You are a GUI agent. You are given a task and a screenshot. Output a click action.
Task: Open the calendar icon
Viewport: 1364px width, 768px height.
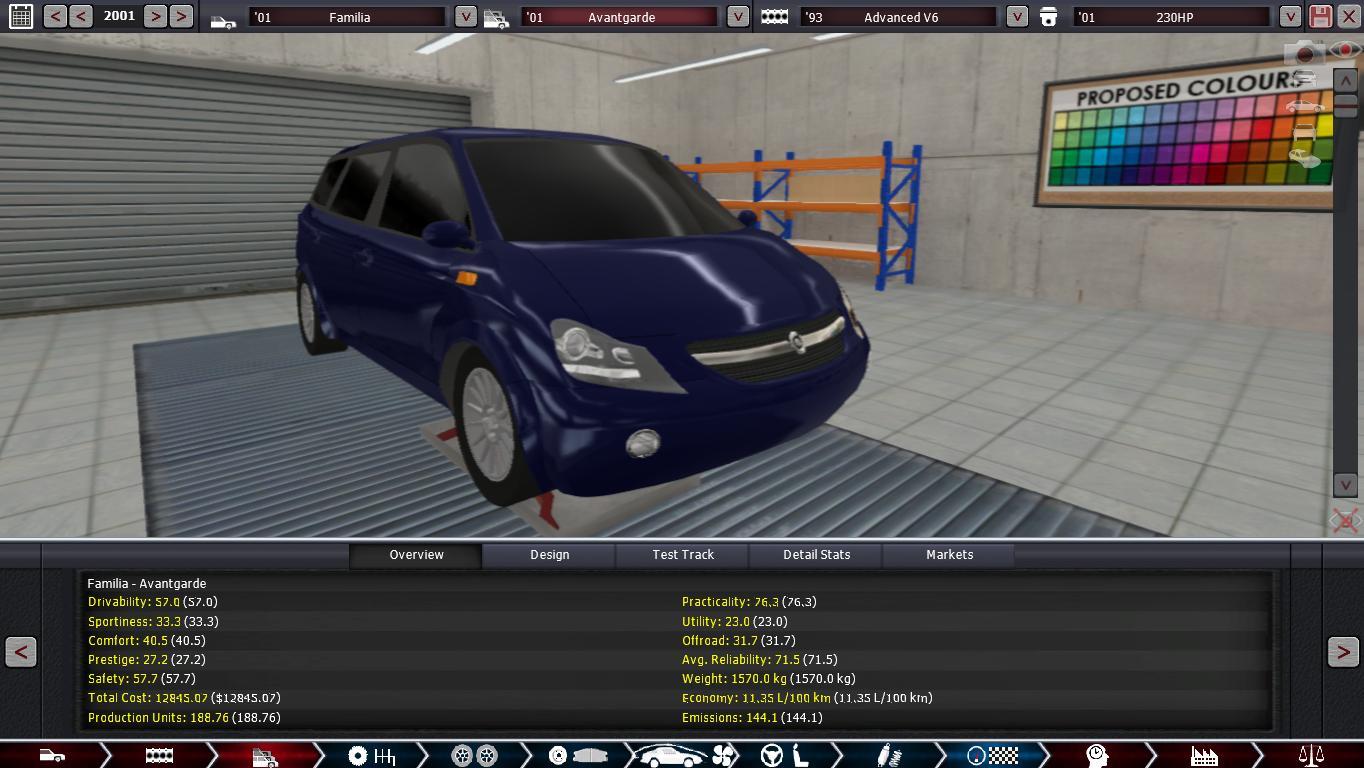(20, 16)
